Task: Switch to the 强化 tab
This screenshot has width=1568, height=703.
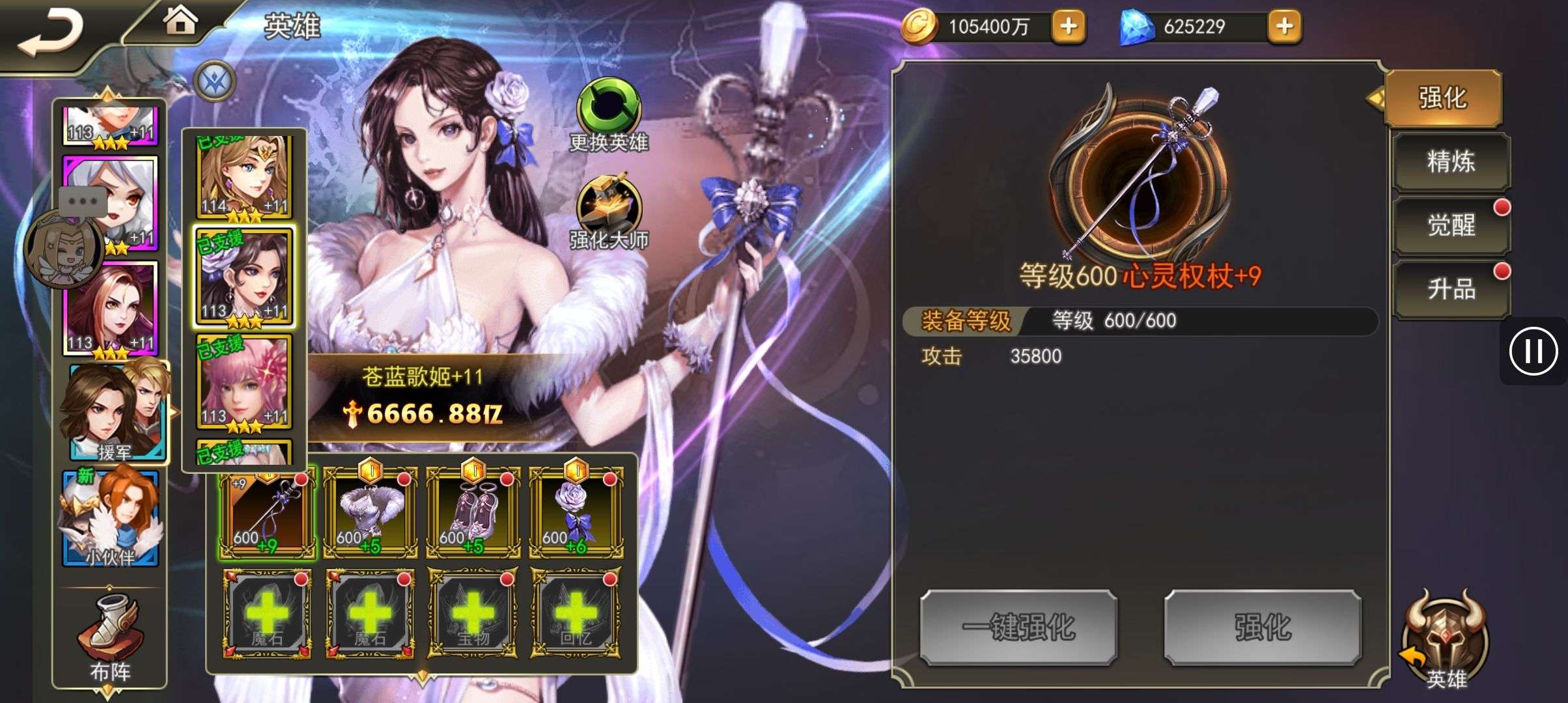Action: coord(1443,98)
